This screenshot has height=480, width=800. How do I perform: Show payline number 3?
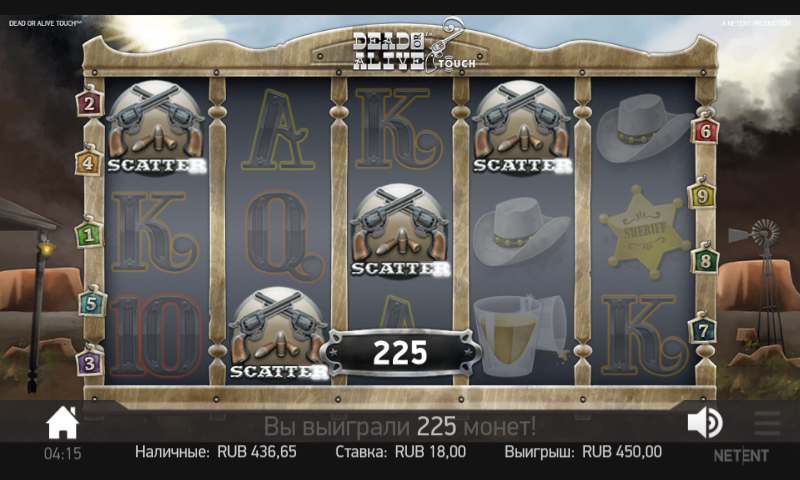(90, 362)
